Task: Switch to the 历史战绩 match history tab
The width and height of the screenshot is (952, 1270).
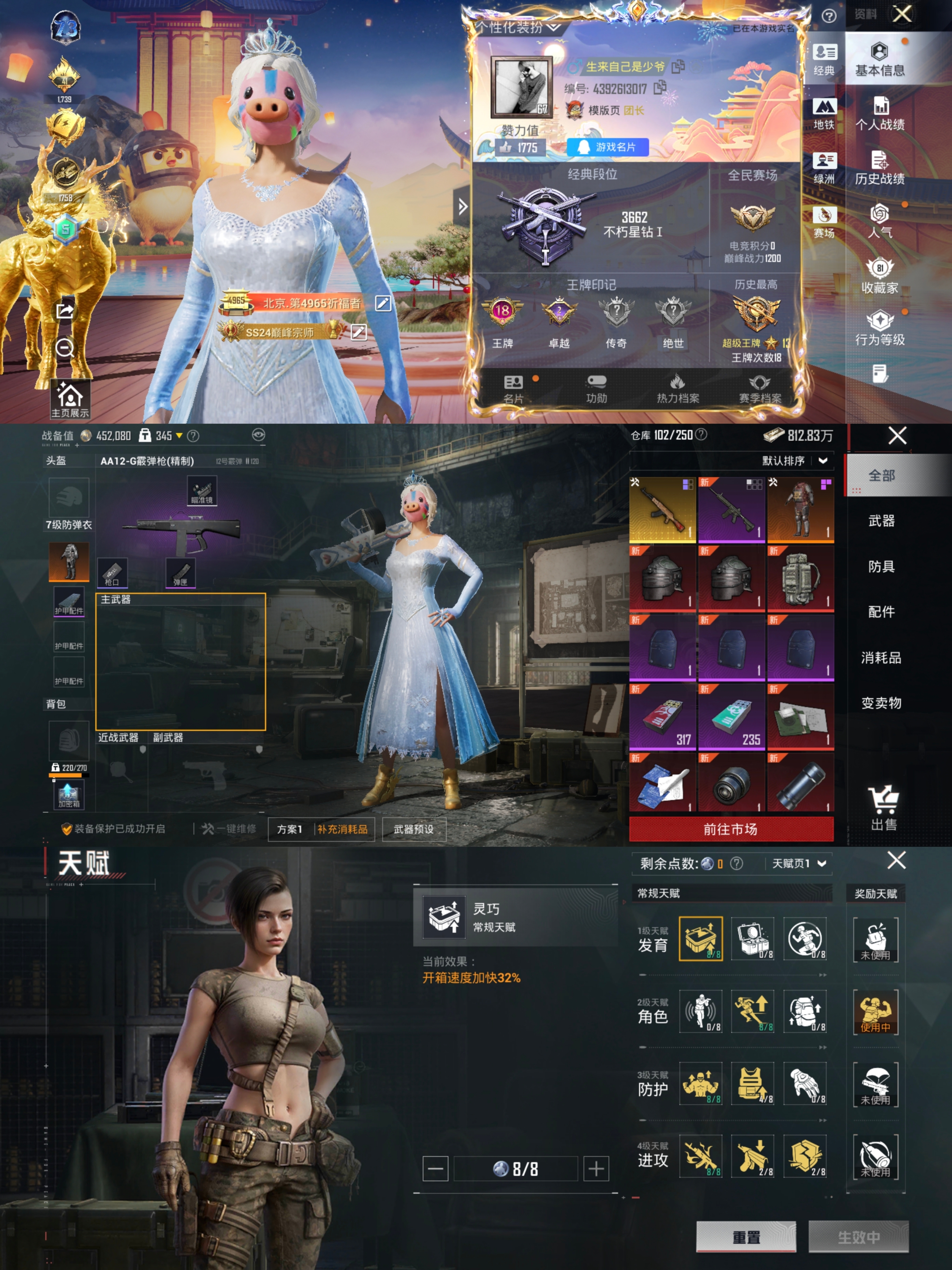Action: click(x=879, y=169)
